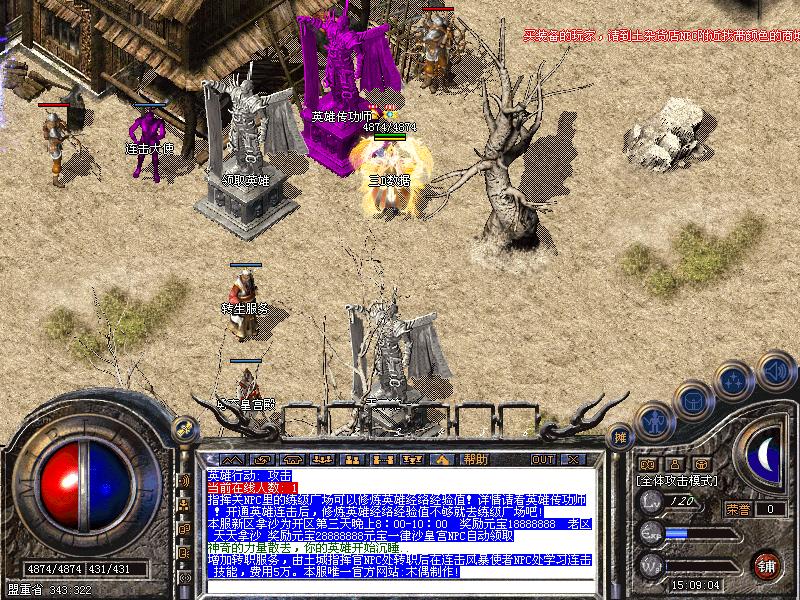Open the skills panel with sparkle icon

[735, 381]
